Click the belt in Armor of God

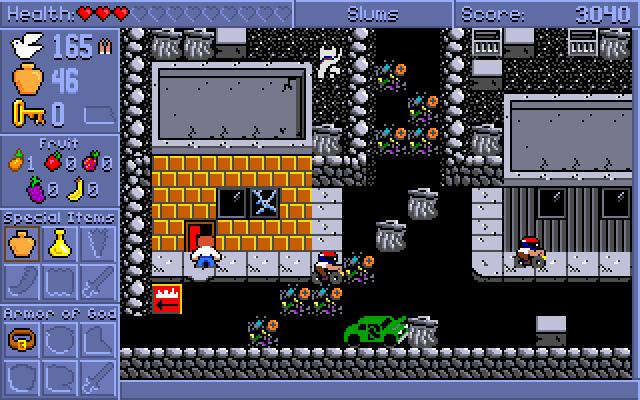21,340
